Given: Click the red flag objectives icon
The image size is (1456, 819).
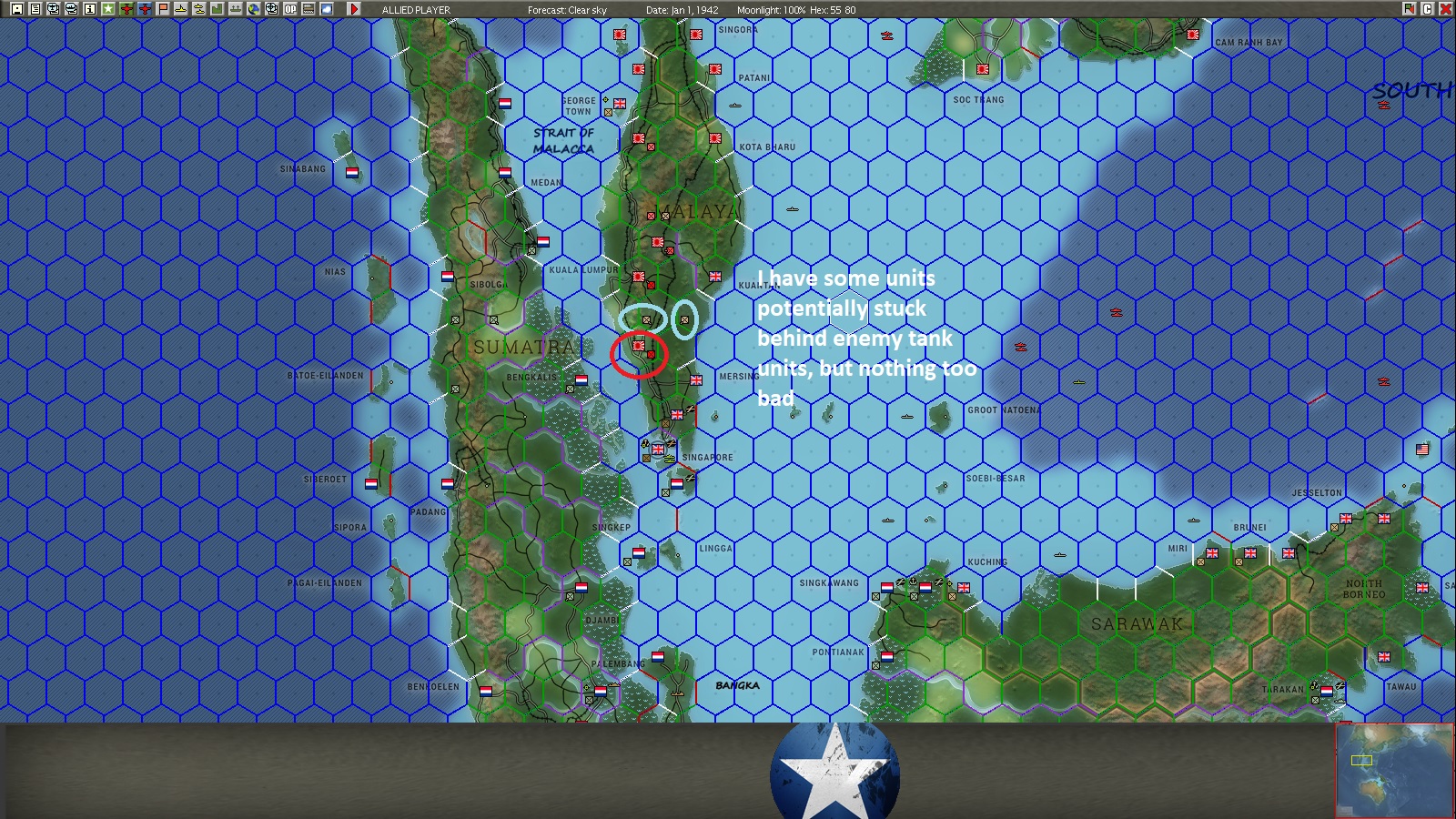Looking at the screenshot, I should pyautogui.click(x=162, y=8).
